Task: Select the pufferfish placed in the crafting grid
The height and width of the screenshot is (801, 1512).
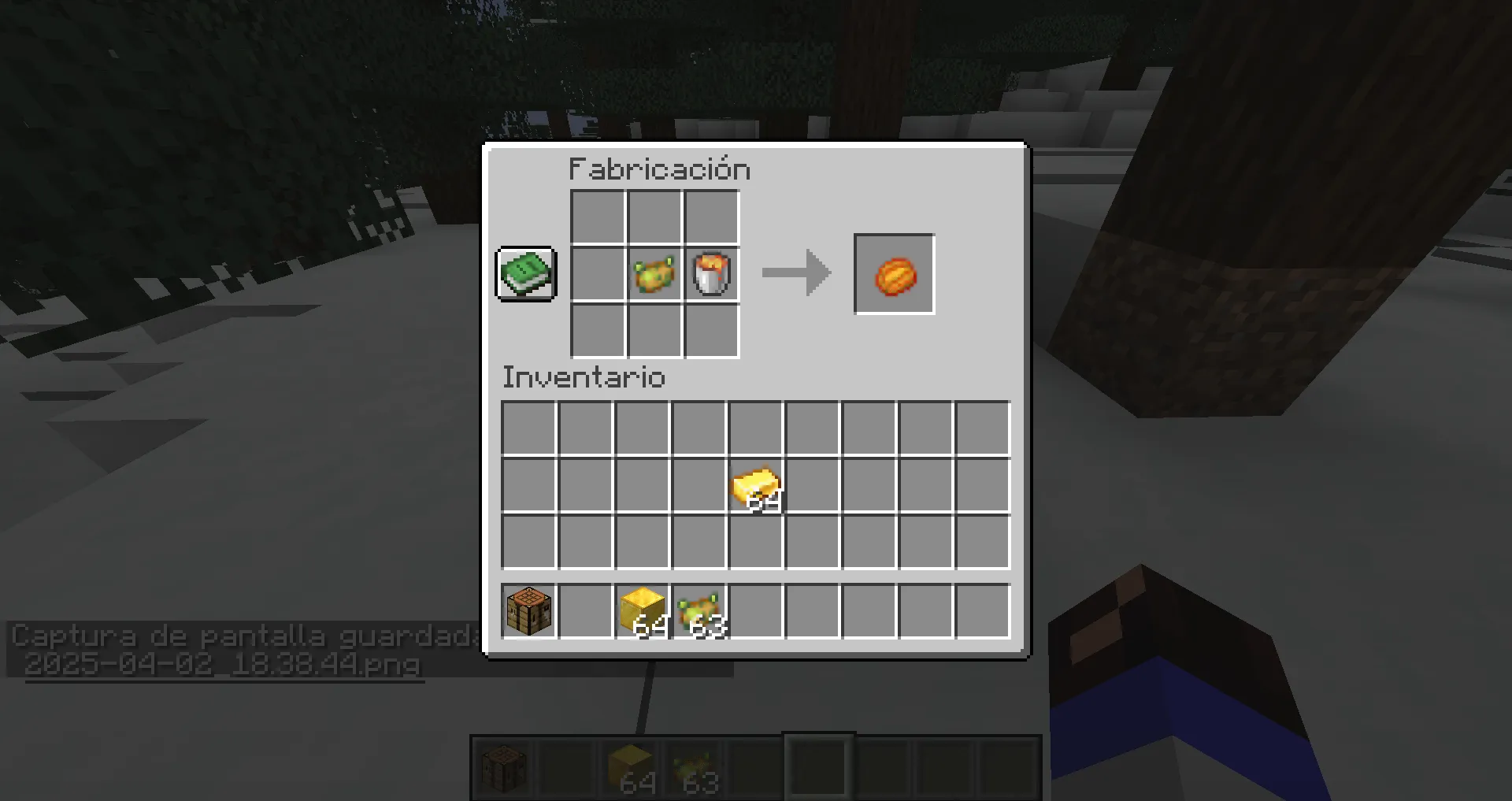Action: 654,275
